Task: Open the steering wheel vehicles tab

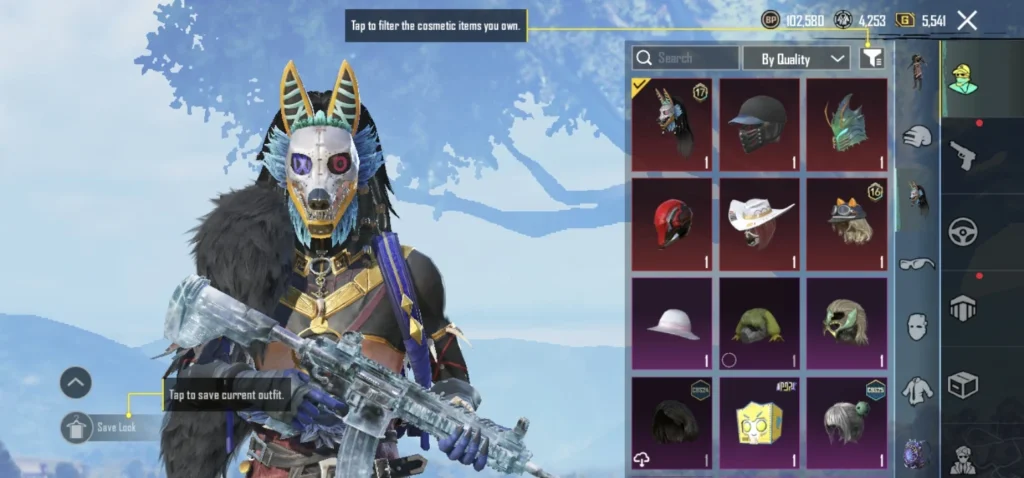Action: (963, 232)
